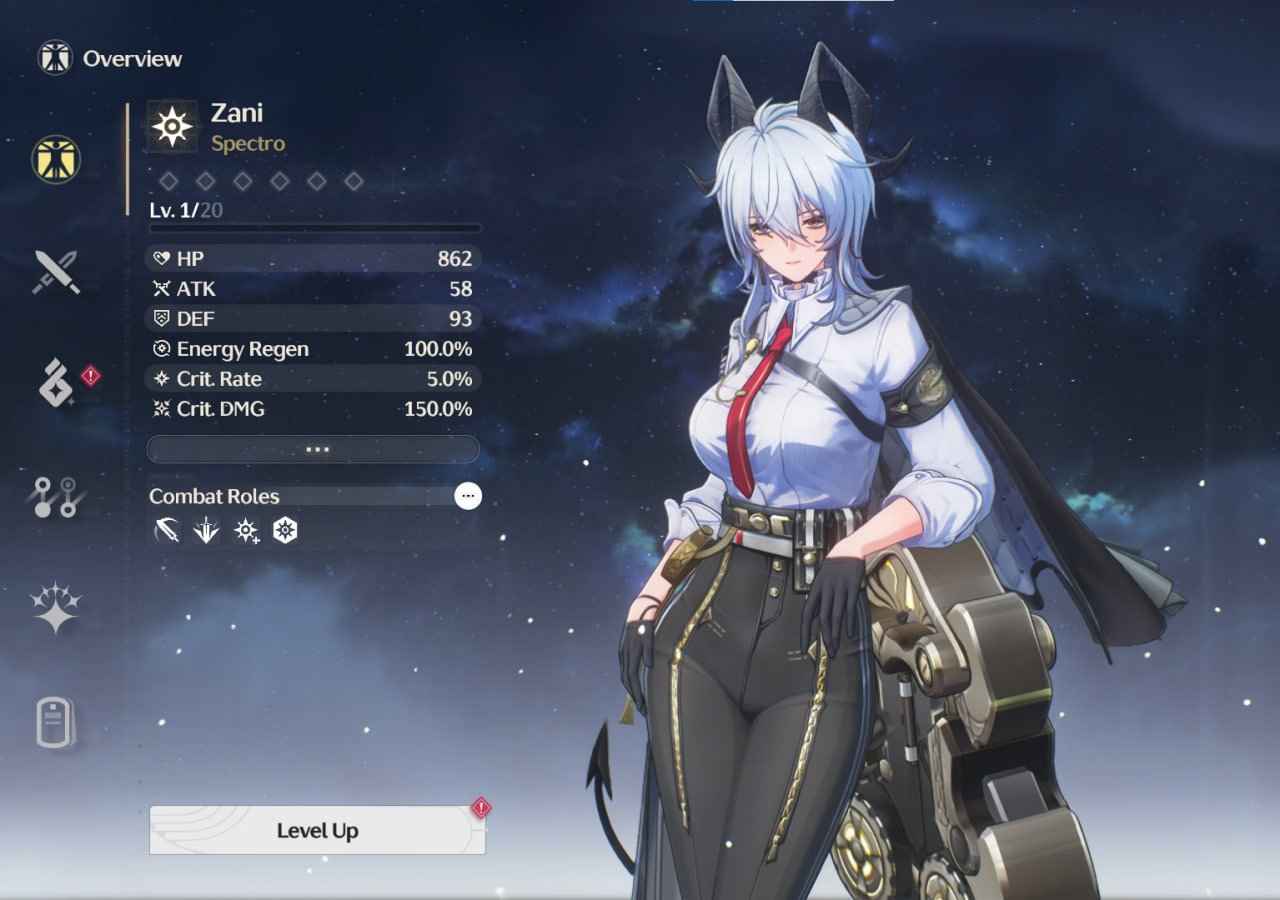The height and width of the screenshot is (900, 1280).
Task: Click the Spectro star-plus Combat Role icon
Action: point(245,531)
